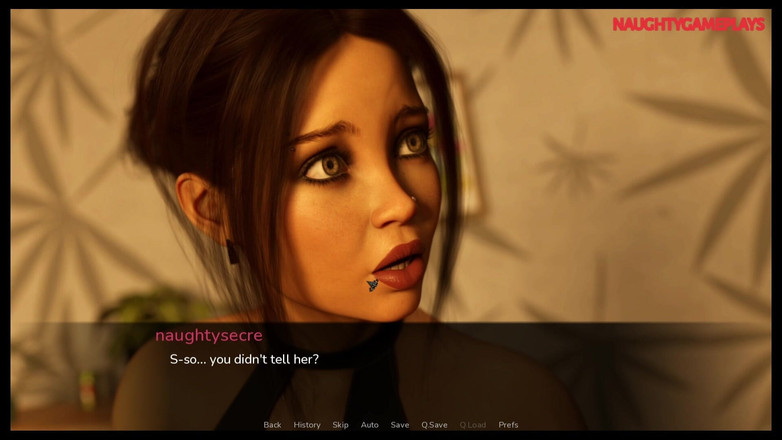Open the Prefs settings menu
The image size is (782, 440).
(x=508, y=425)
